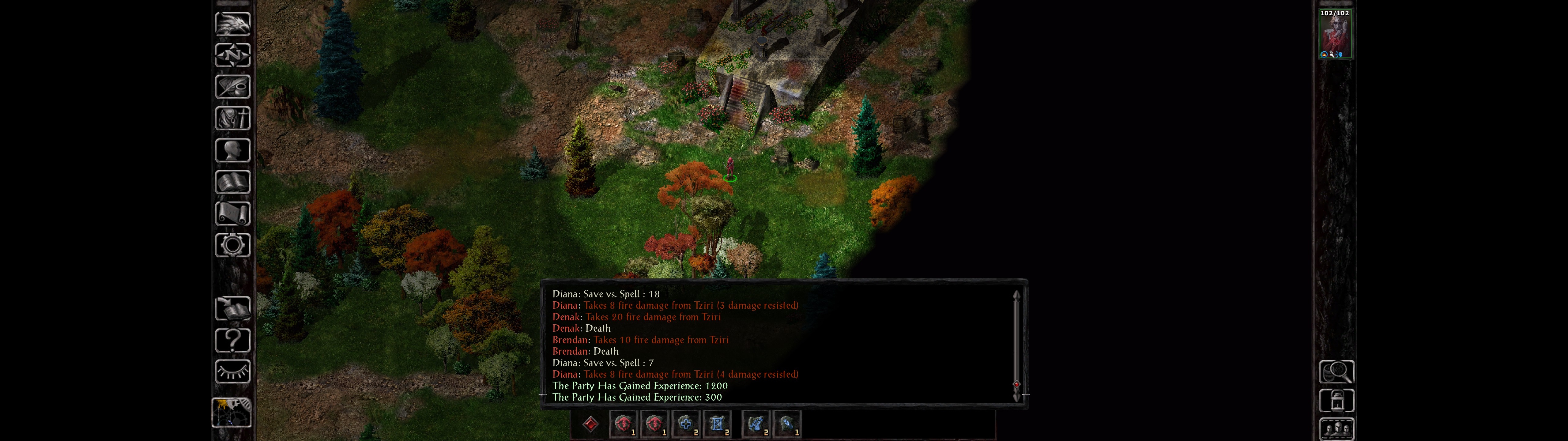1568x441 pixels.
Task: Click the dragon head icon in sidebar
Action: point(232,24)
